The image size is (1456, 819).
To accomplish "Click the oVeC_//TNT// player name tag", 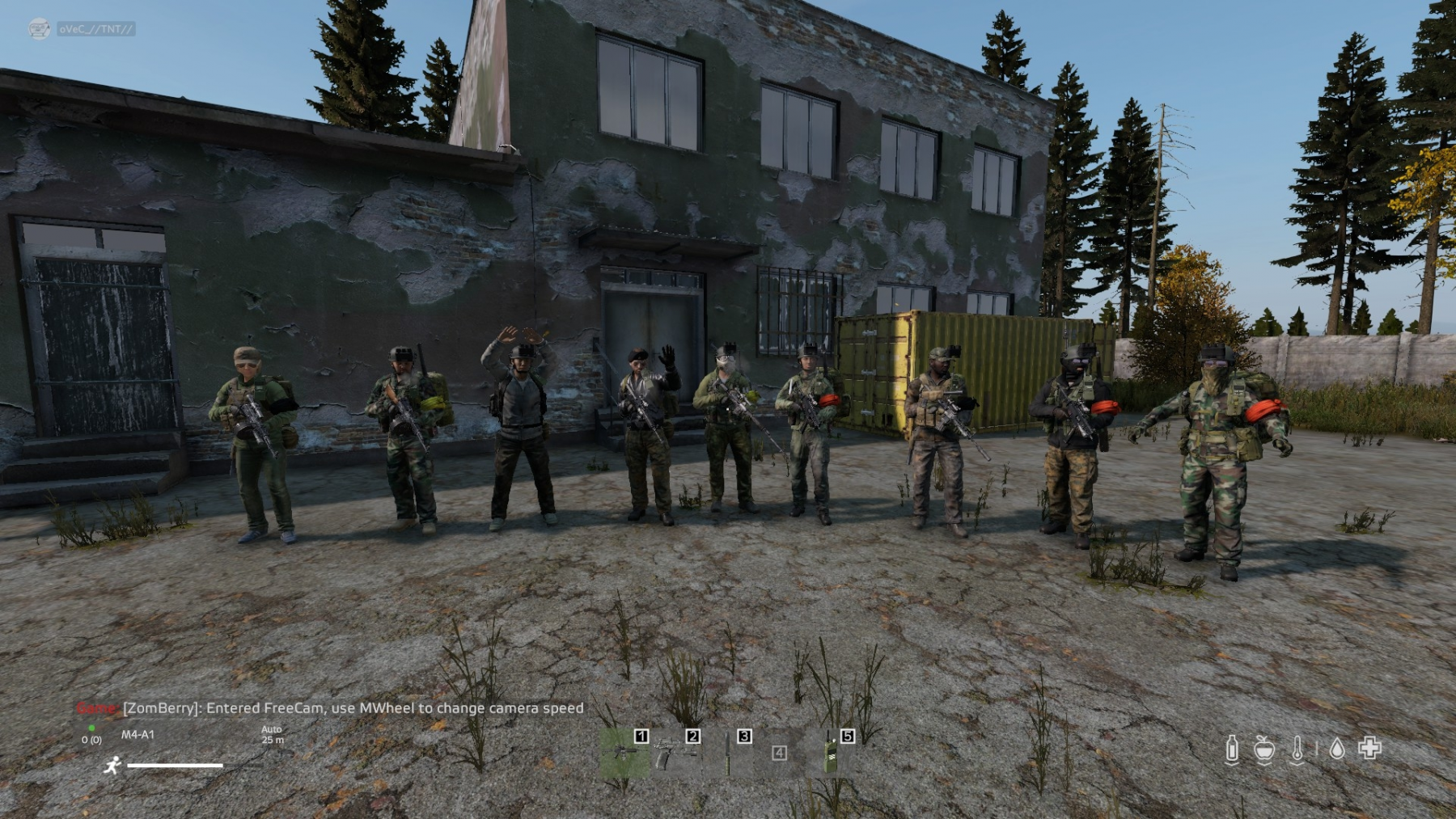I will [x=95, y=29].
